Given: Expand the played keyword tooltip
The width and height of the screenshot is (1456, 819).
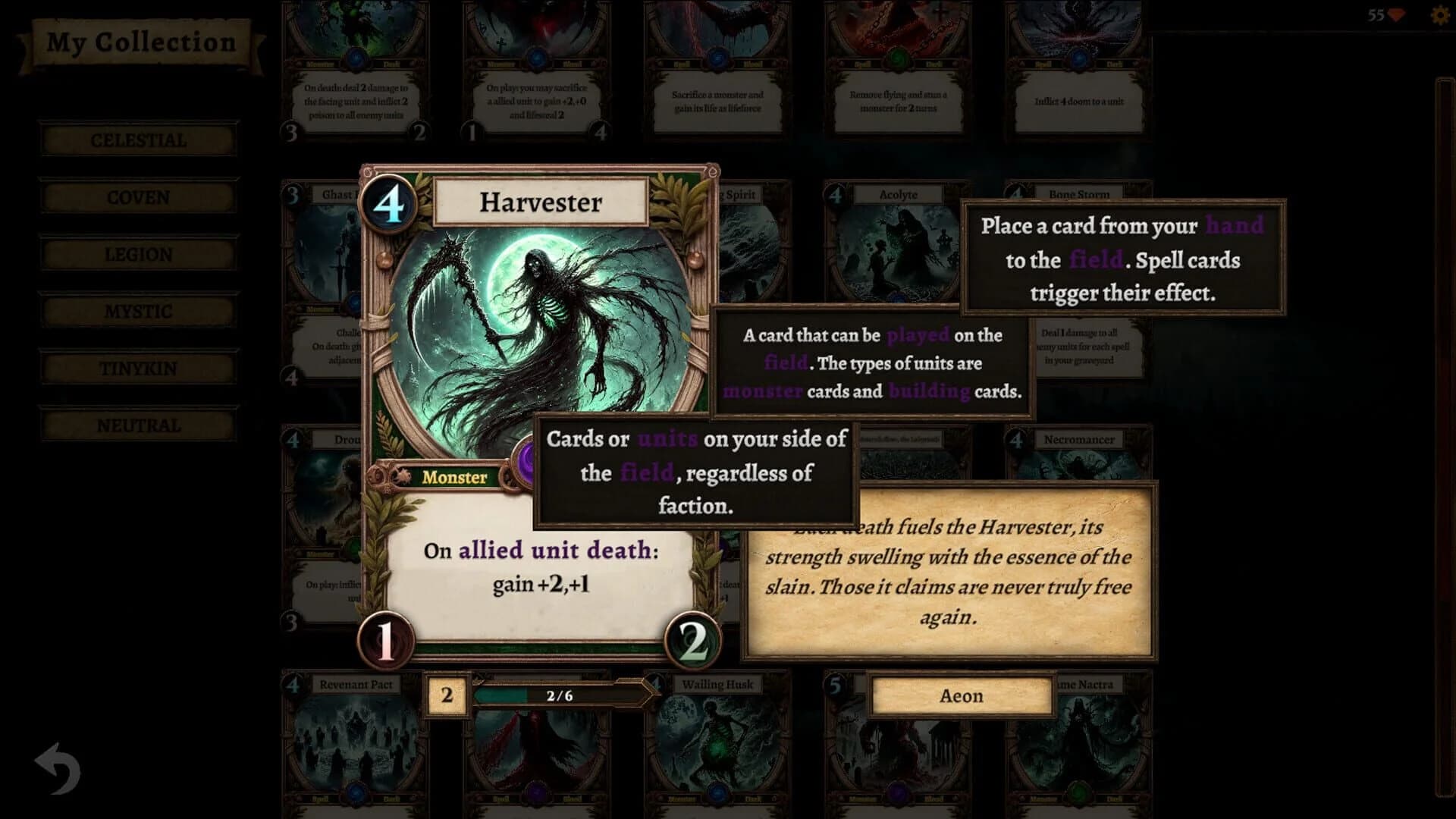Looking at the screenshot, I should [x=918, y=334].
